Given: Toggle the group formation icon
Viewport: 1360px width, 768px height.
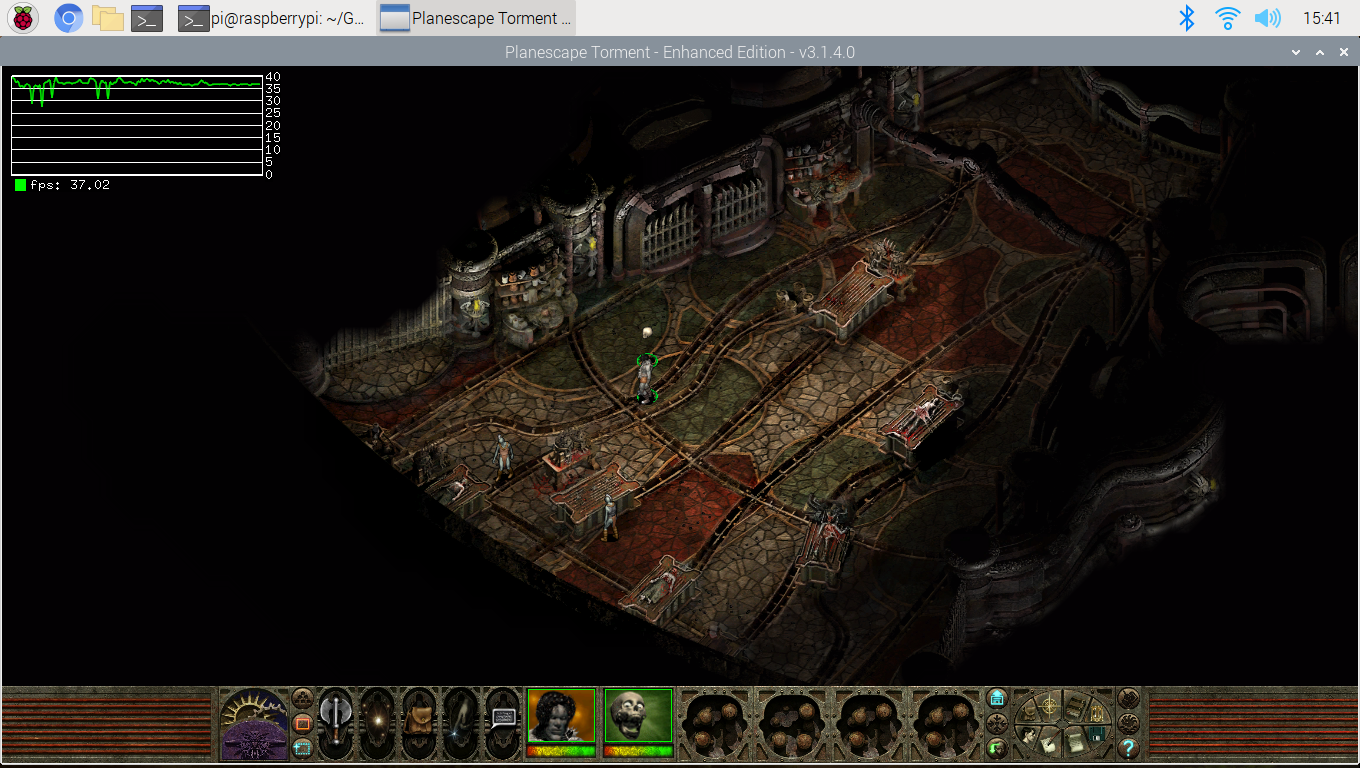Looking at the screenshot, I should pos(302,698).
